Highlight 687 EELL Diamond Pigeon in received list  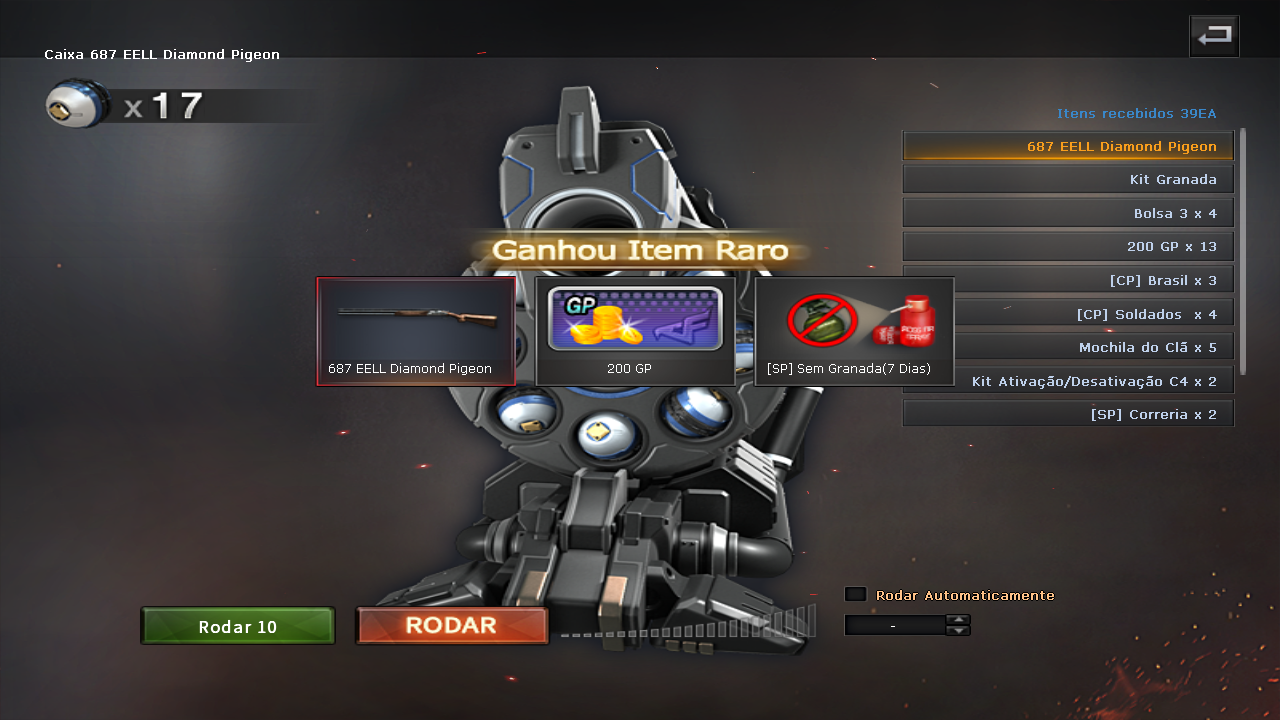point(1068,146)
